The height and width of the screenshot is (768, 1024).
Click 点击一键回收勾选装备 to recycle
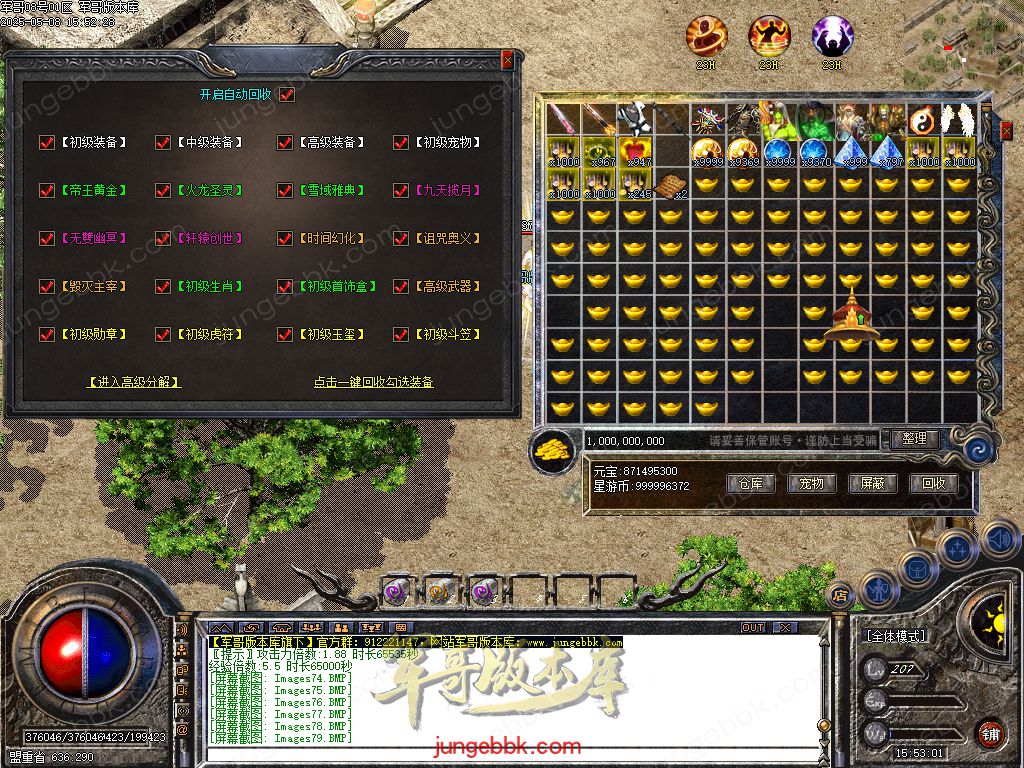373,382
